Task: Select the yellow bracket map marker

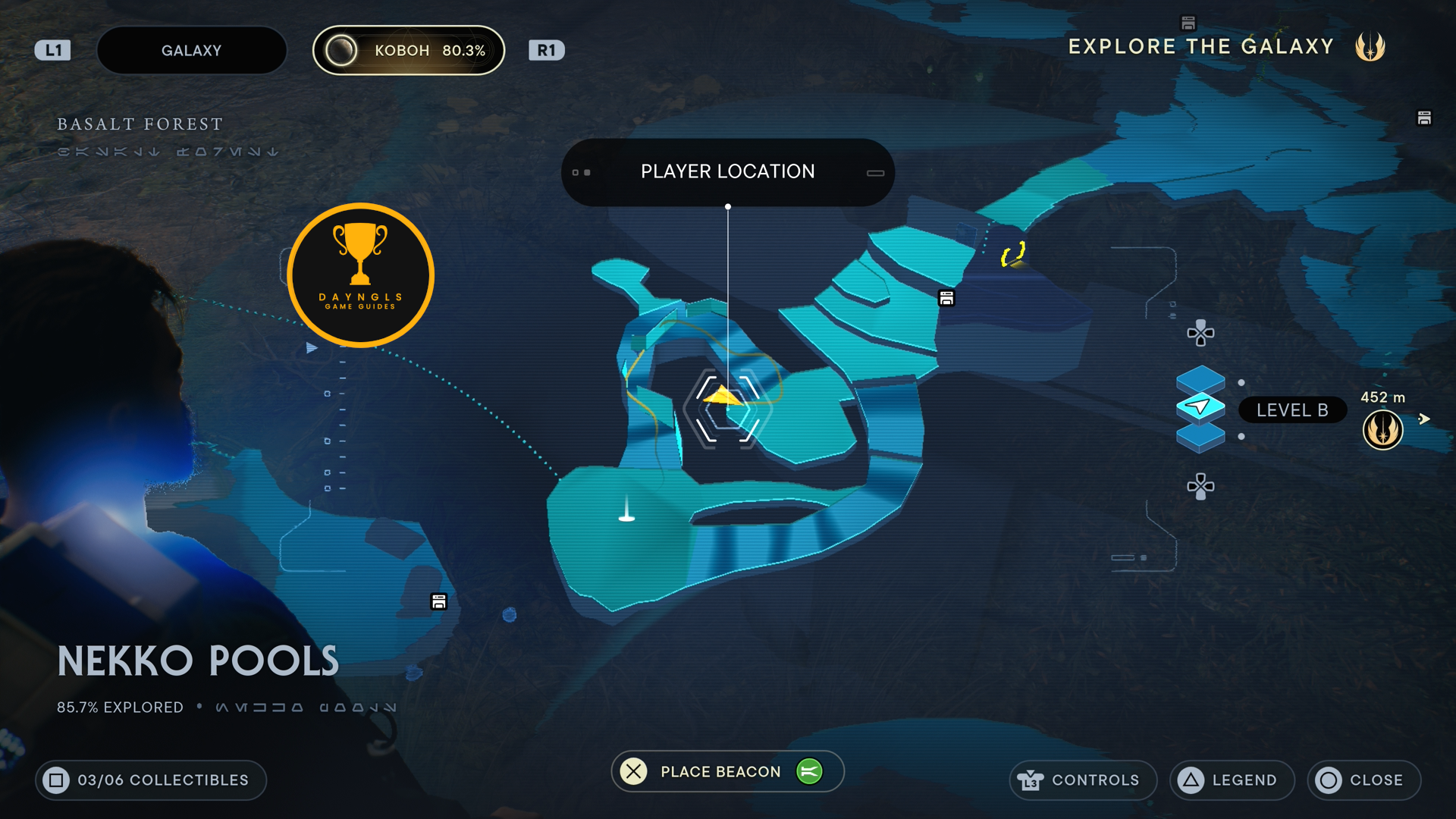Action: click(x=1013, y=254)
